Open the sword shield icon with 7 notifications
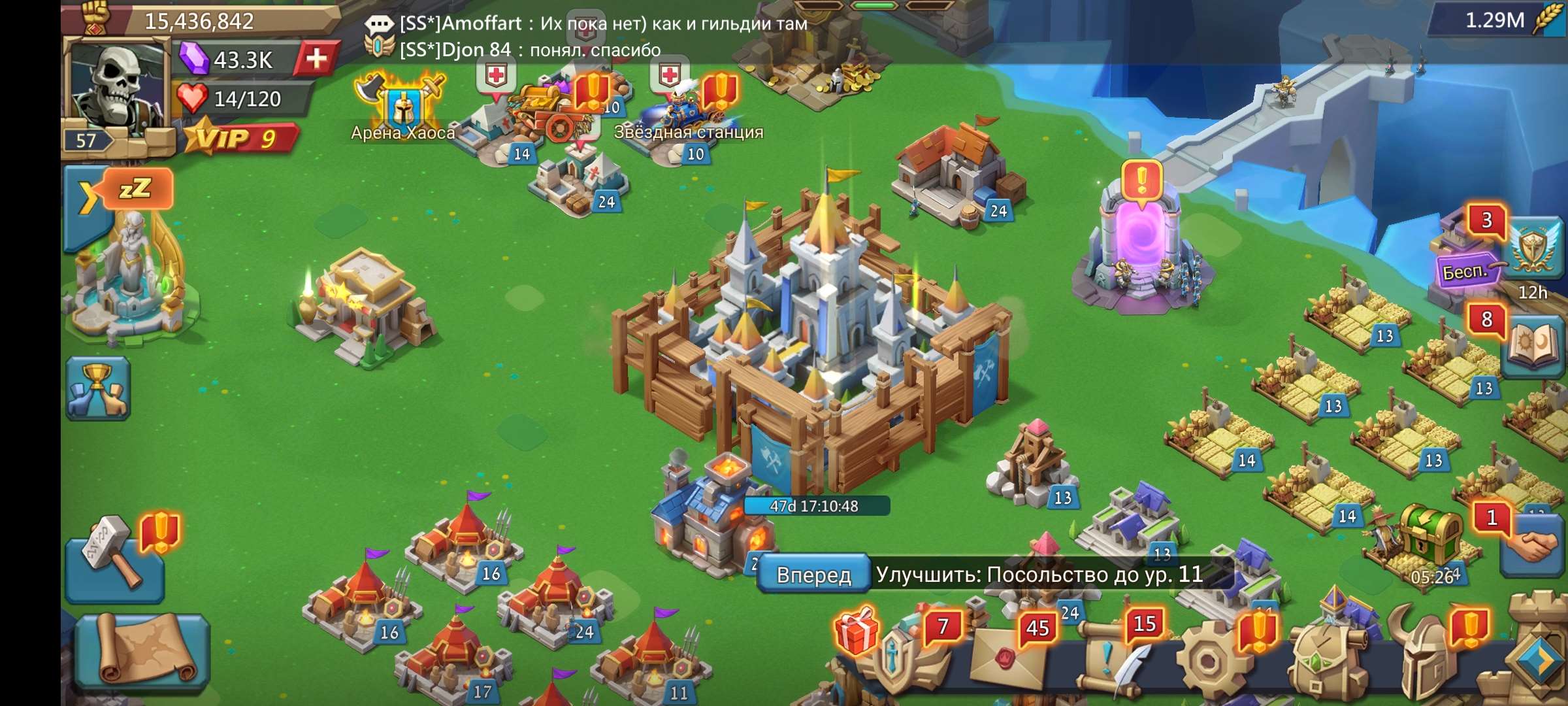 click(x=898, y=657)
